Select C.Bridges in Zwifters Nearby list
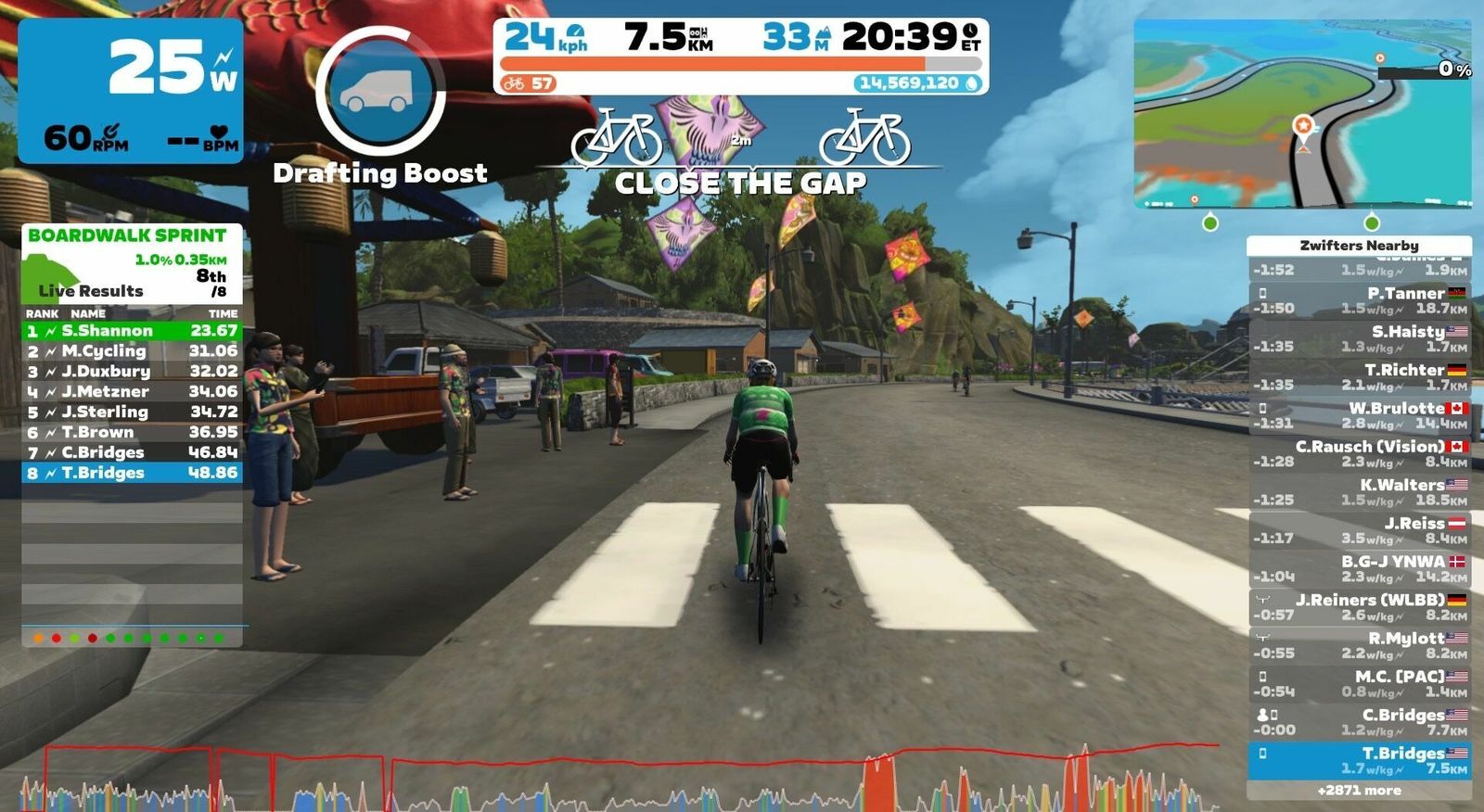Screen dimensions: 1484x812 pos(1359,722)
